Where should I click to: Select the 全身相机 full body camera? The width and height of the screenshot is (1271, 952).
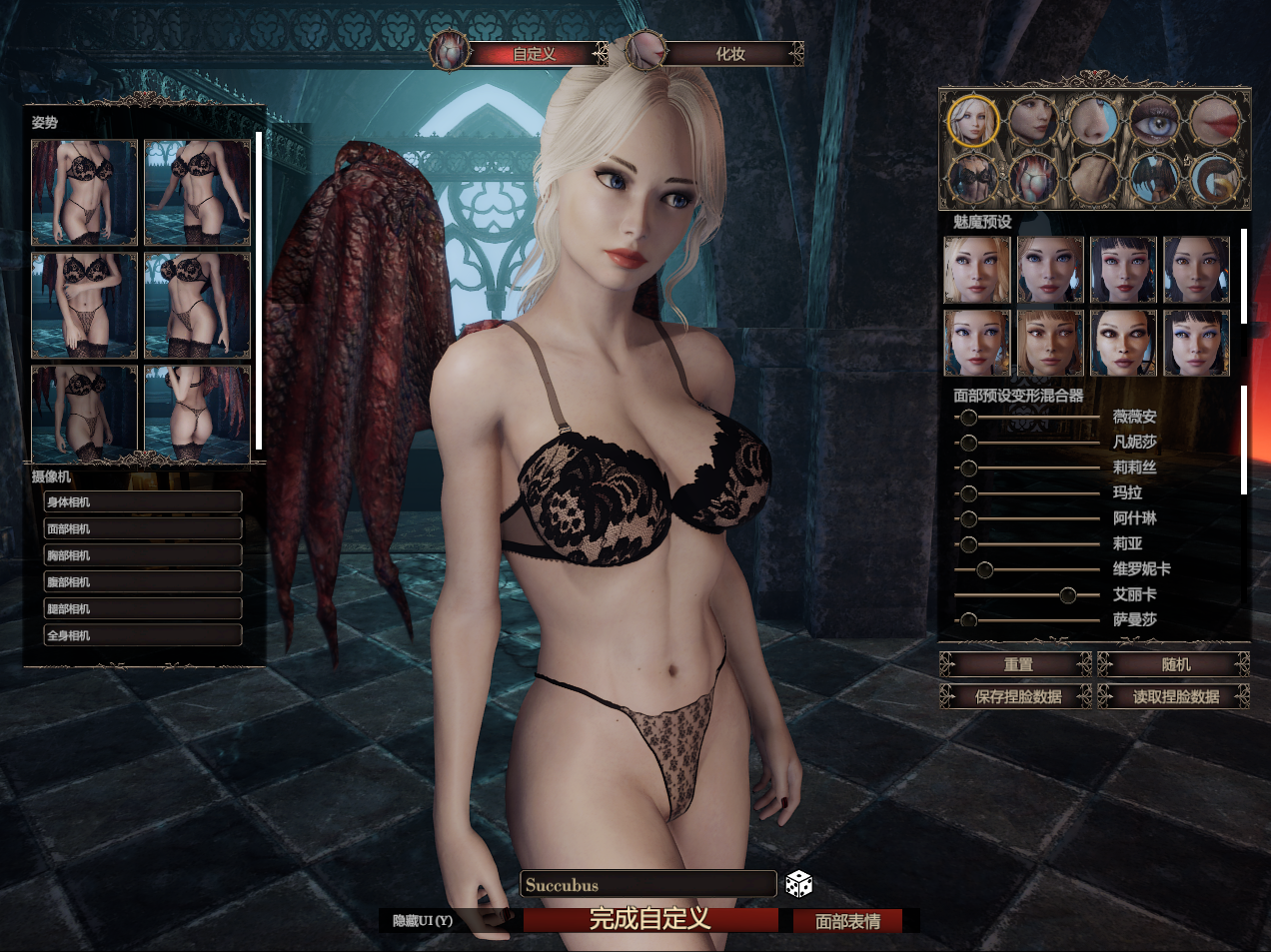coord(143,635)
